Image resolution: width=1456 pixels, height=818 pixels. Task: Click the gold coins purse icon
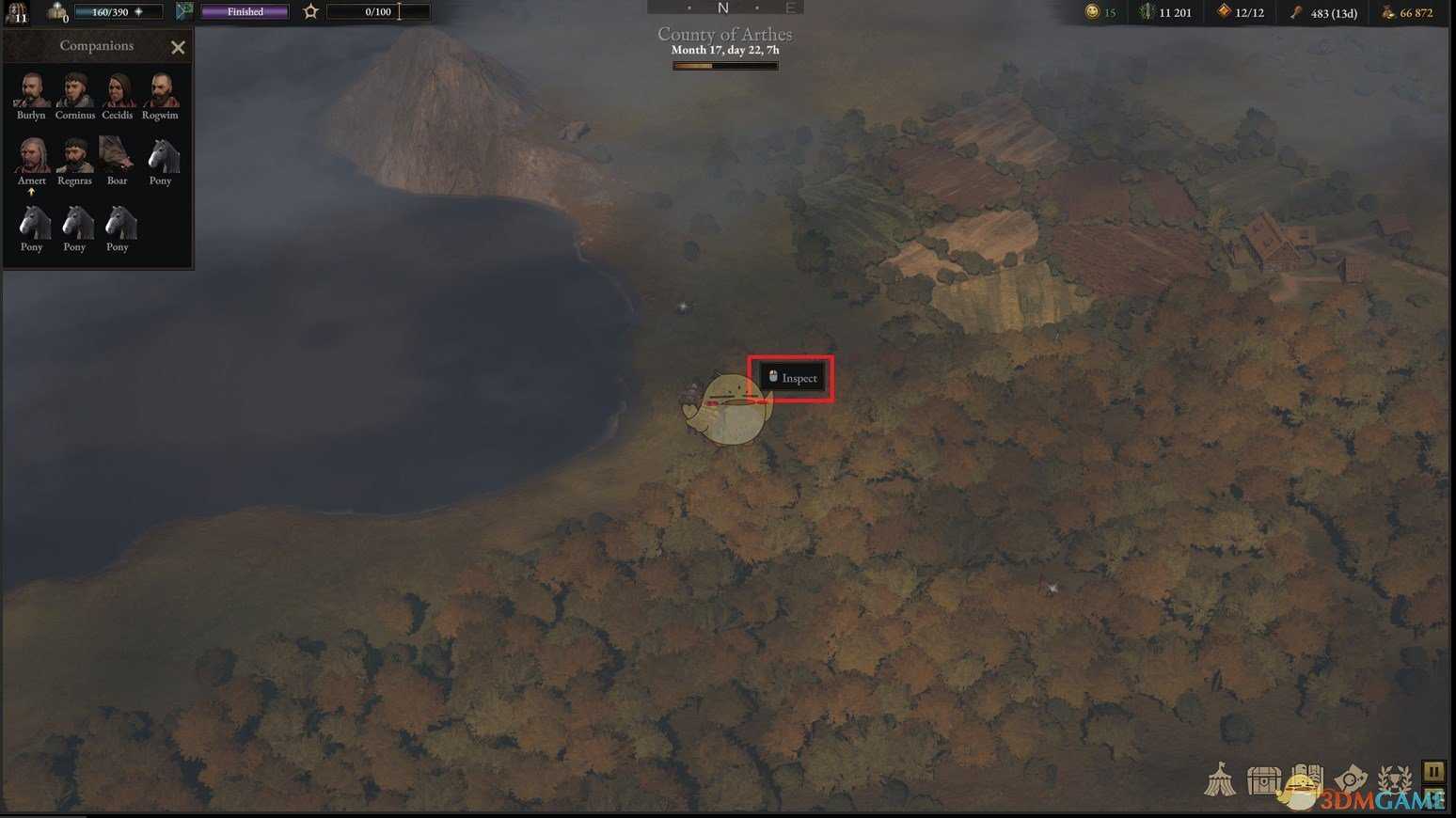click(1387, 12)
